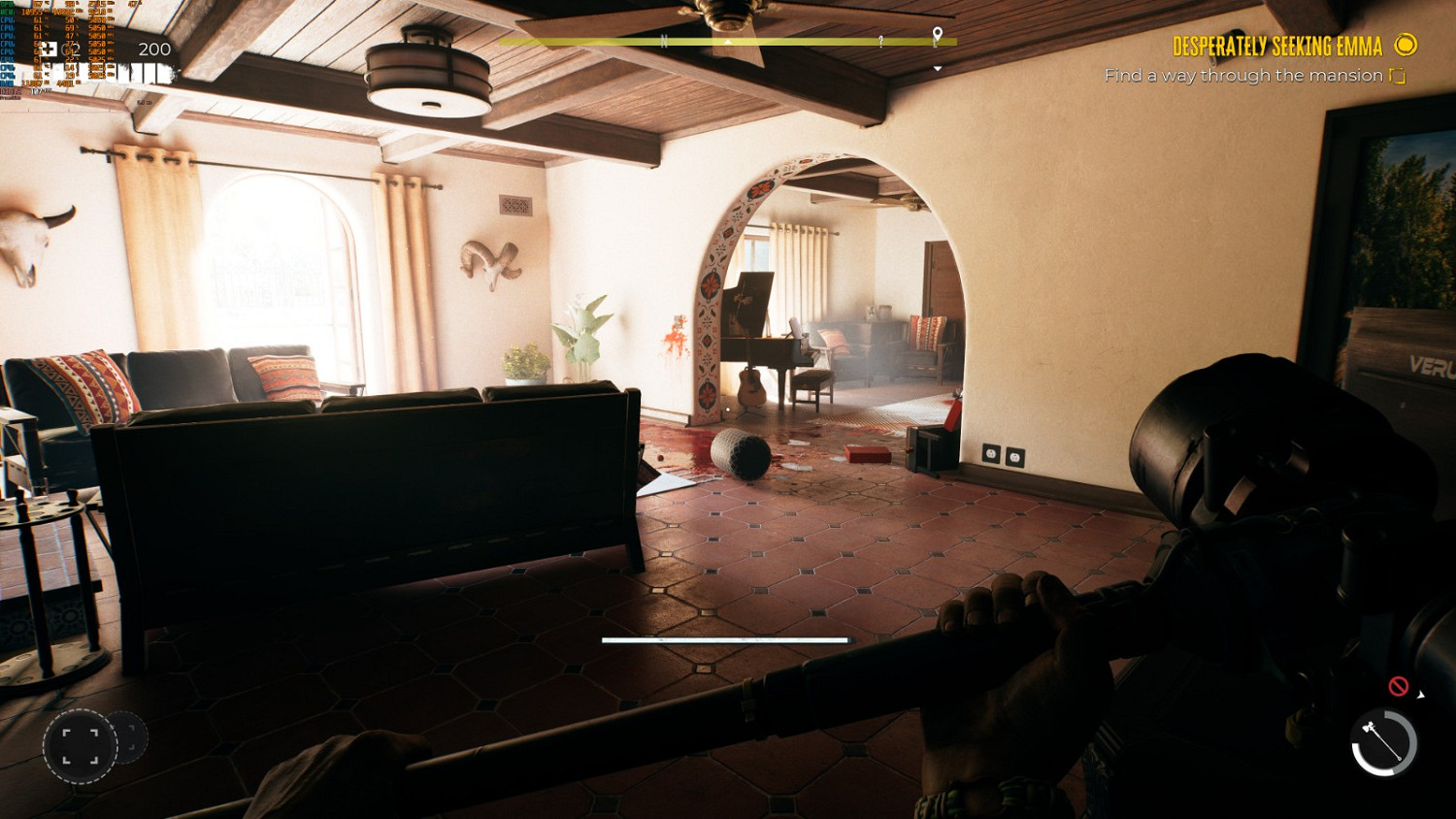This screenshot has width=1456, height=819.
Task: Open the chevron next to the prohibition symbol
Action: click(x=1420, y=695)
